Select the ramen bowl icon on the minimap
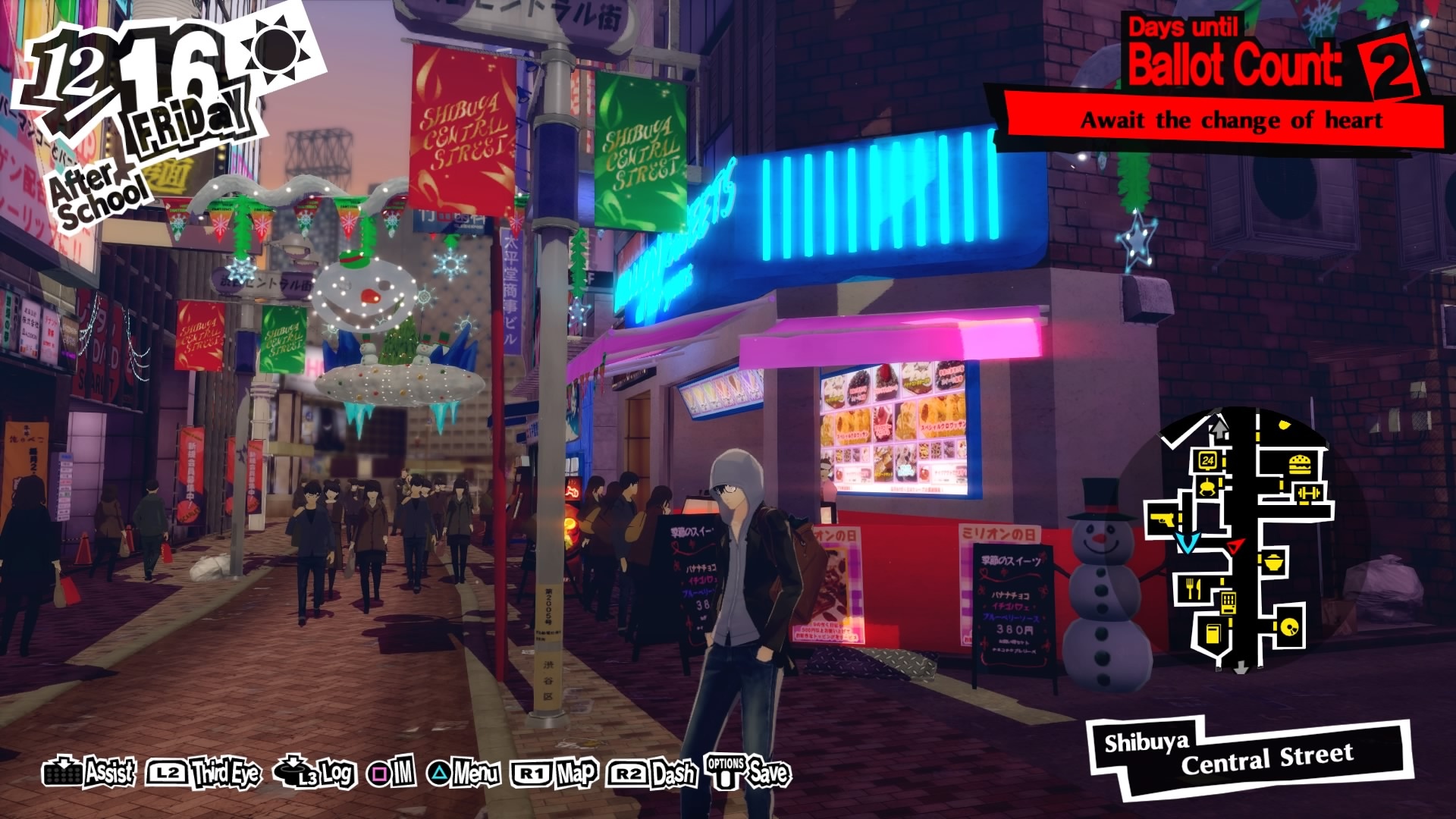The width and height of the screenshot is (1456, 819). [1272, 563]
